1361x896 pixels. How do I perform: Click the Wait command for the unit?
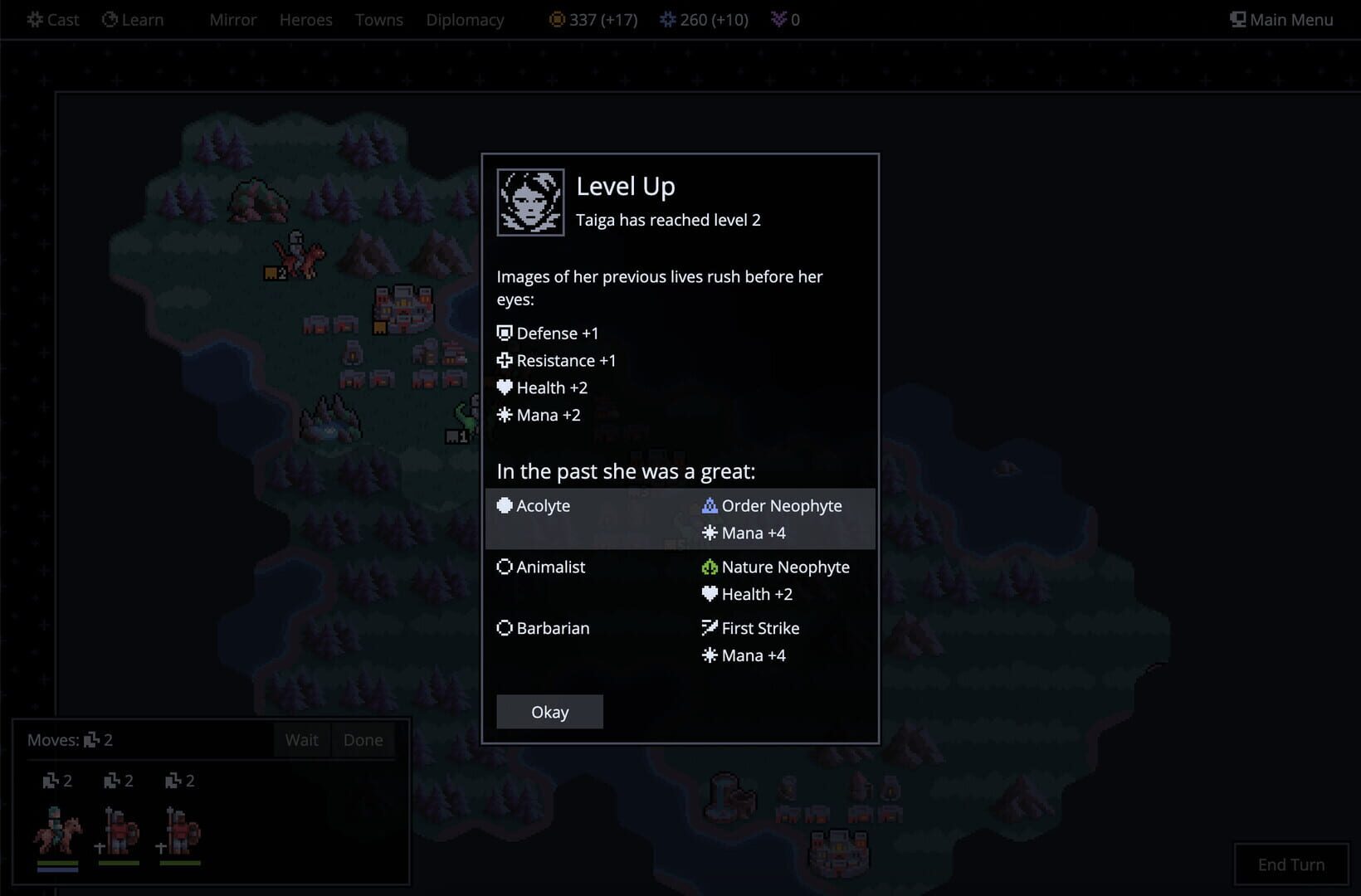point(301,739)
